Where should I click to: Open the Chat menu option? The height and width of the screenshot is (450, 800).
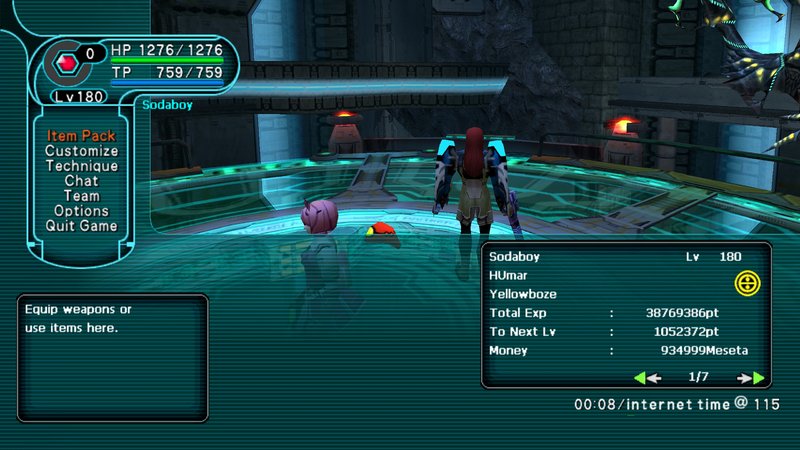(81, 181)
